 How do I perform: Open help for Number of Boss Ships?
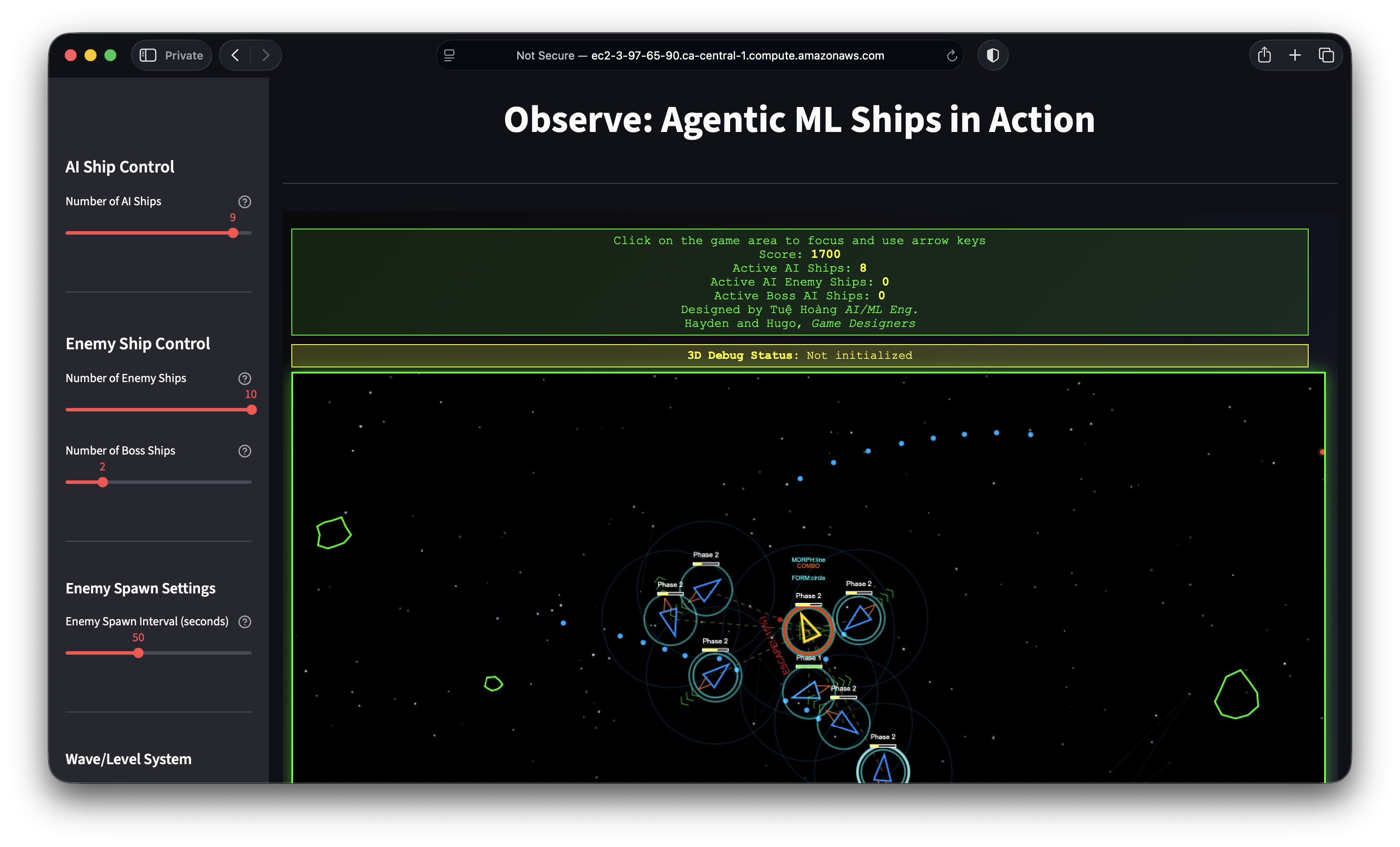coord(244,451)
